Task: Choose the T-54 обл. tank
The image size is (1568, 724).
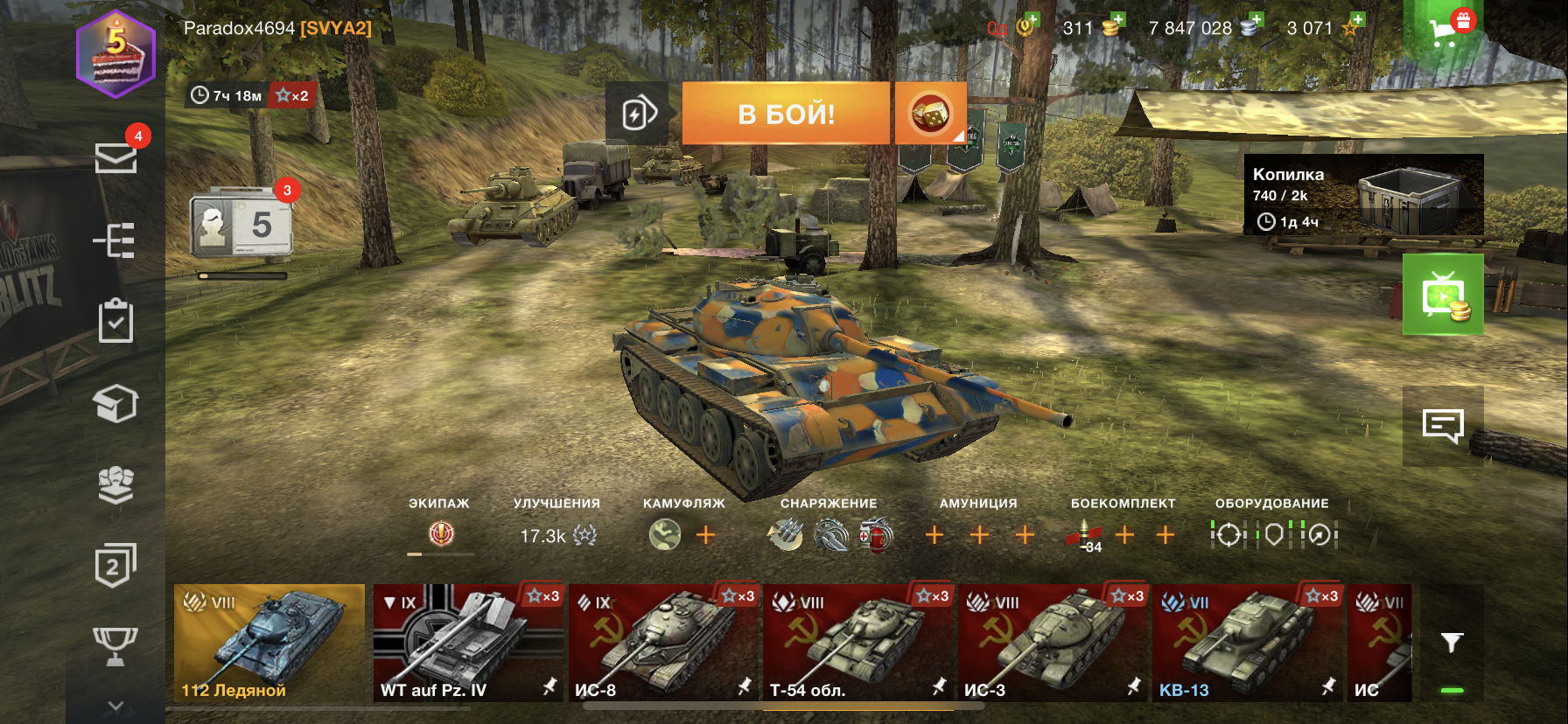Action: 858,643
